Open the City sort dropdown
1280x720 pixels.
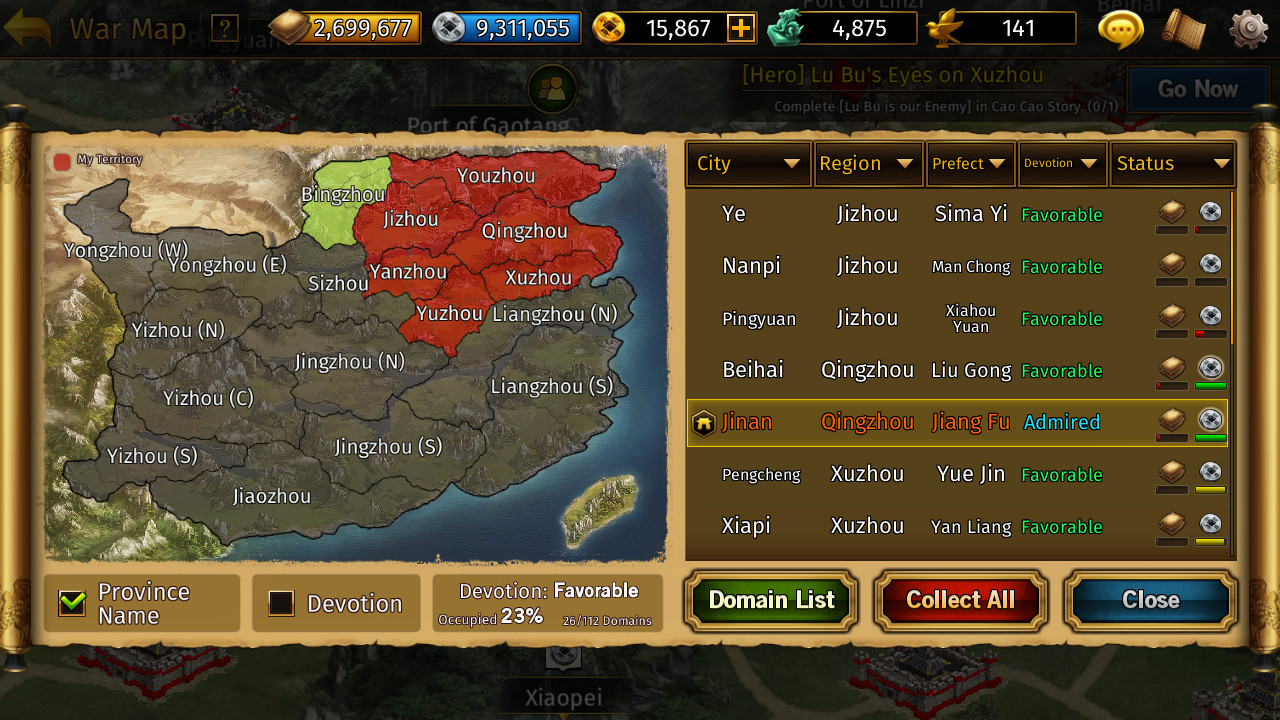(x=748, y=163)
